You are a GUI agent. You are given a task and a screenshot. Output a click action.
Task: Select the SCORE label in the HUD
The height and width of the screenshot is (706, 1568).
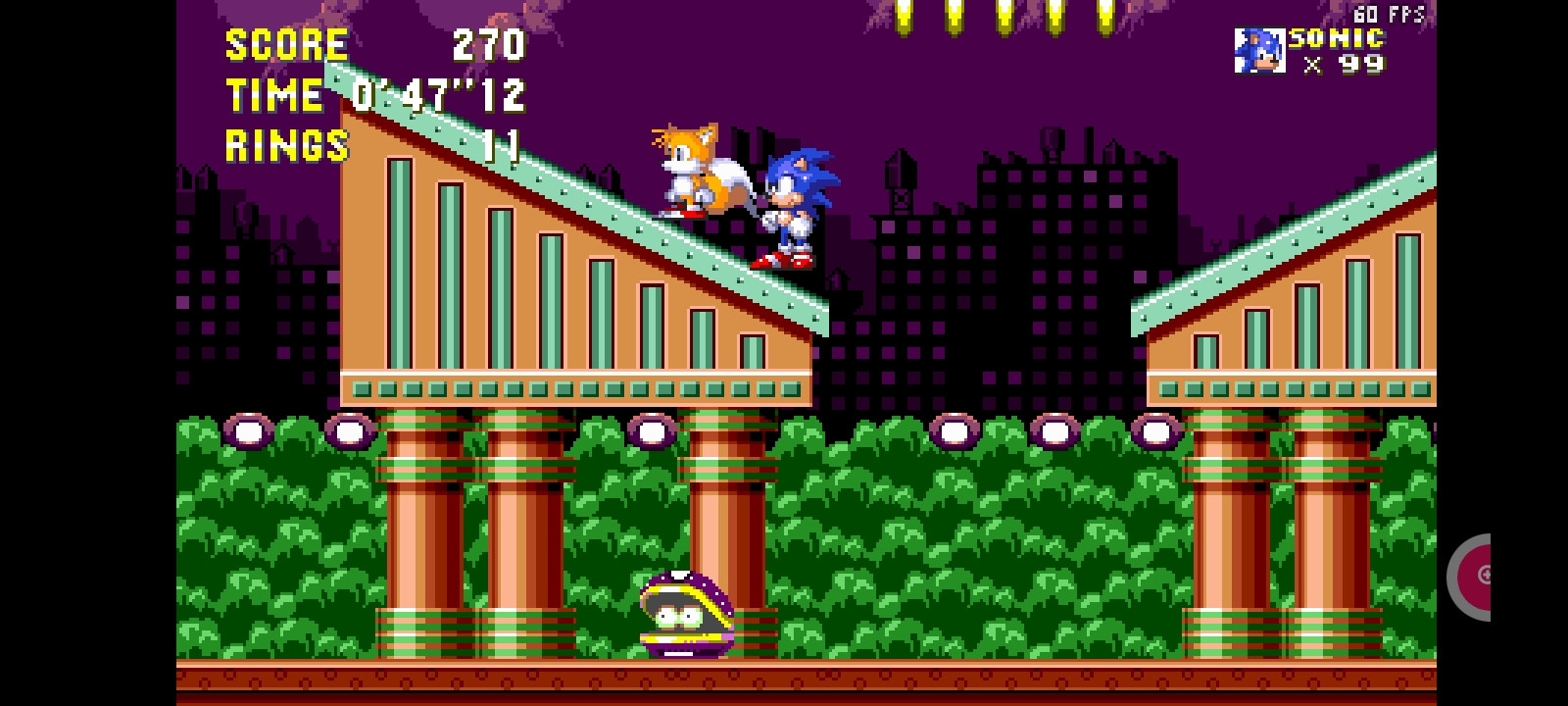click(x=286, y=44)
